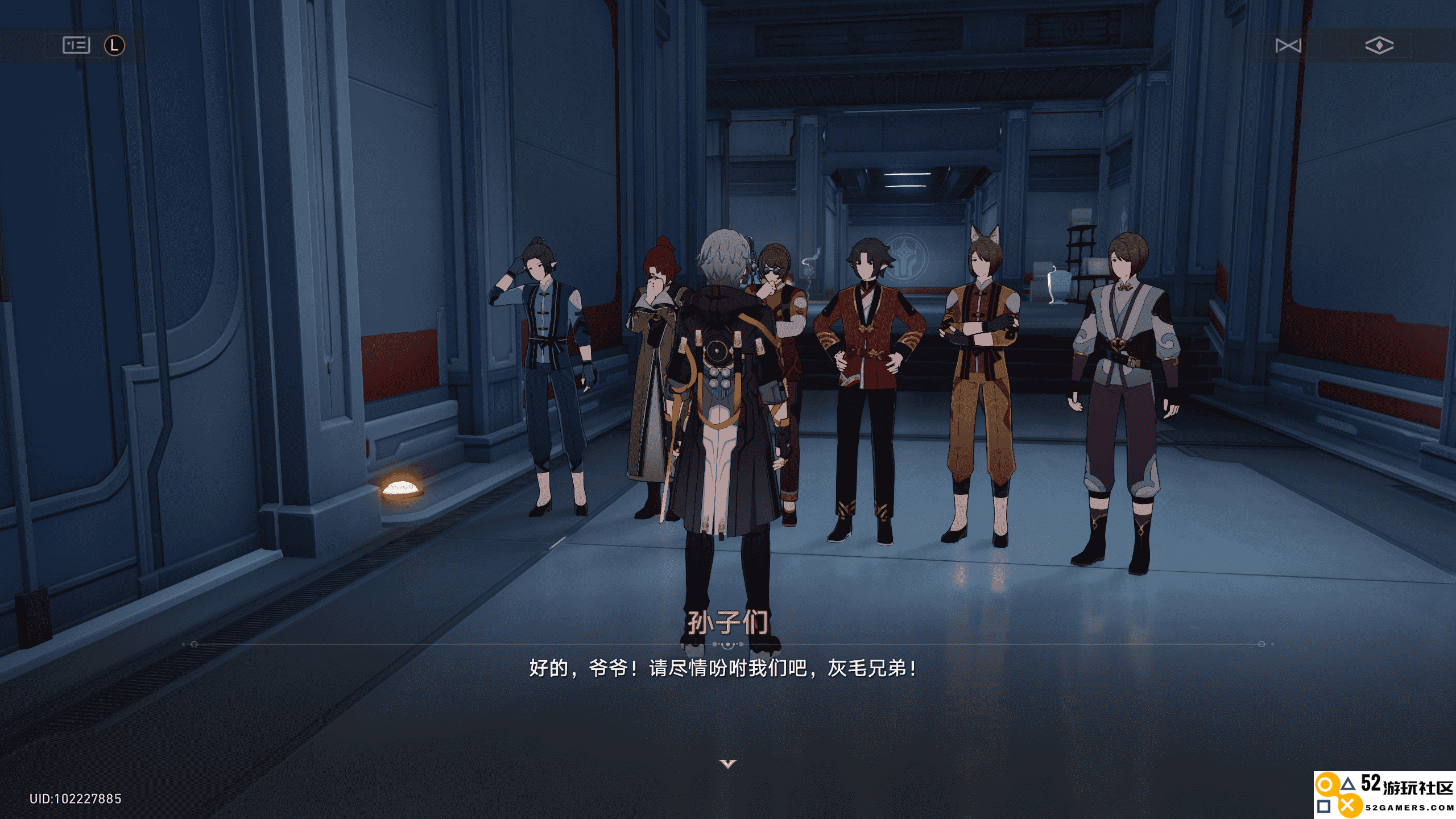This screenshot has height=819, width=1456.
Task: Click the triangle button icon in the watermark
Action: tap(1348, 784)
